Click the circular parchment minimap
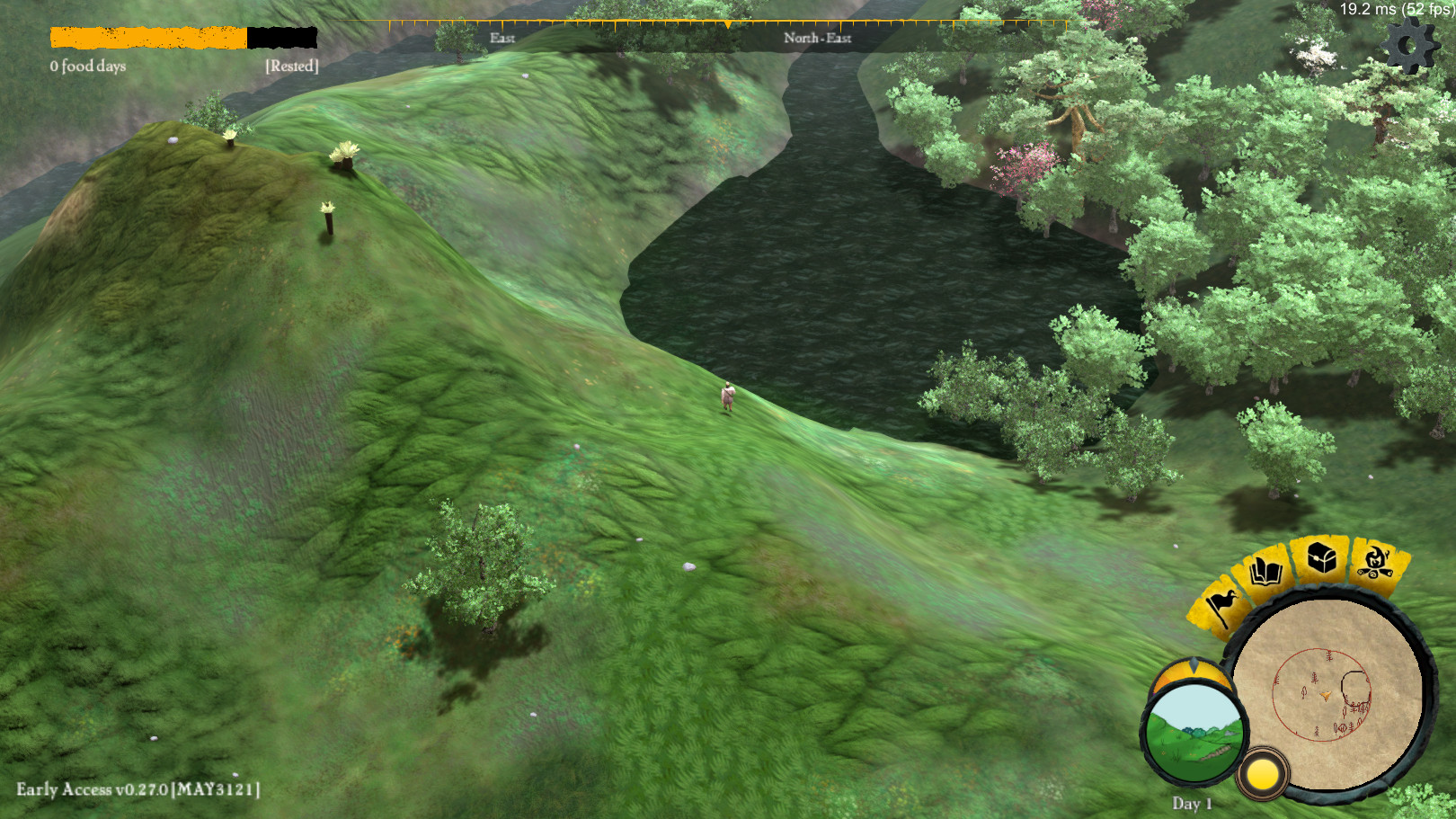Viewport: 1456px width, 819px height. pos(1326,696)
